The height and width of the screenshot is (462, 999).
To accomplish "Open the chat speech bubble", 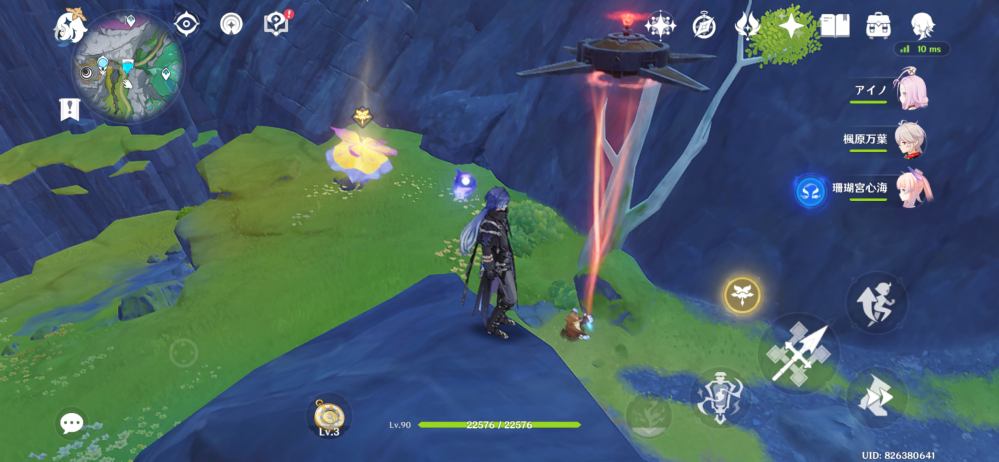I will point(72,423).
